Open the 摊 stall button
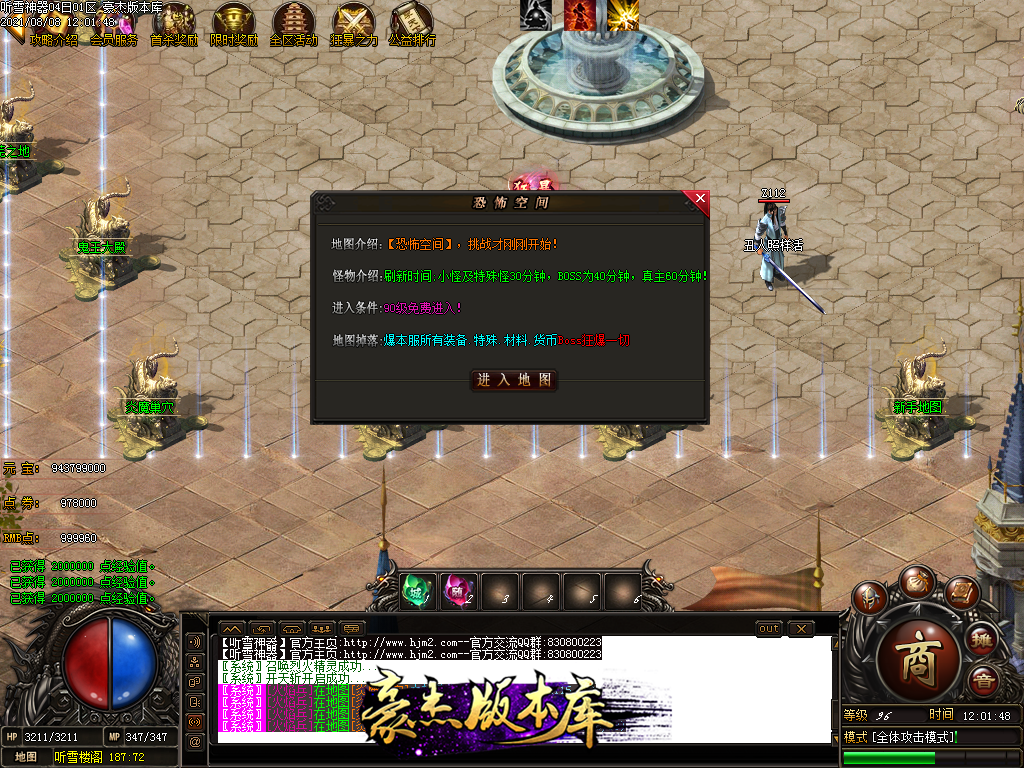 point(983,640)
